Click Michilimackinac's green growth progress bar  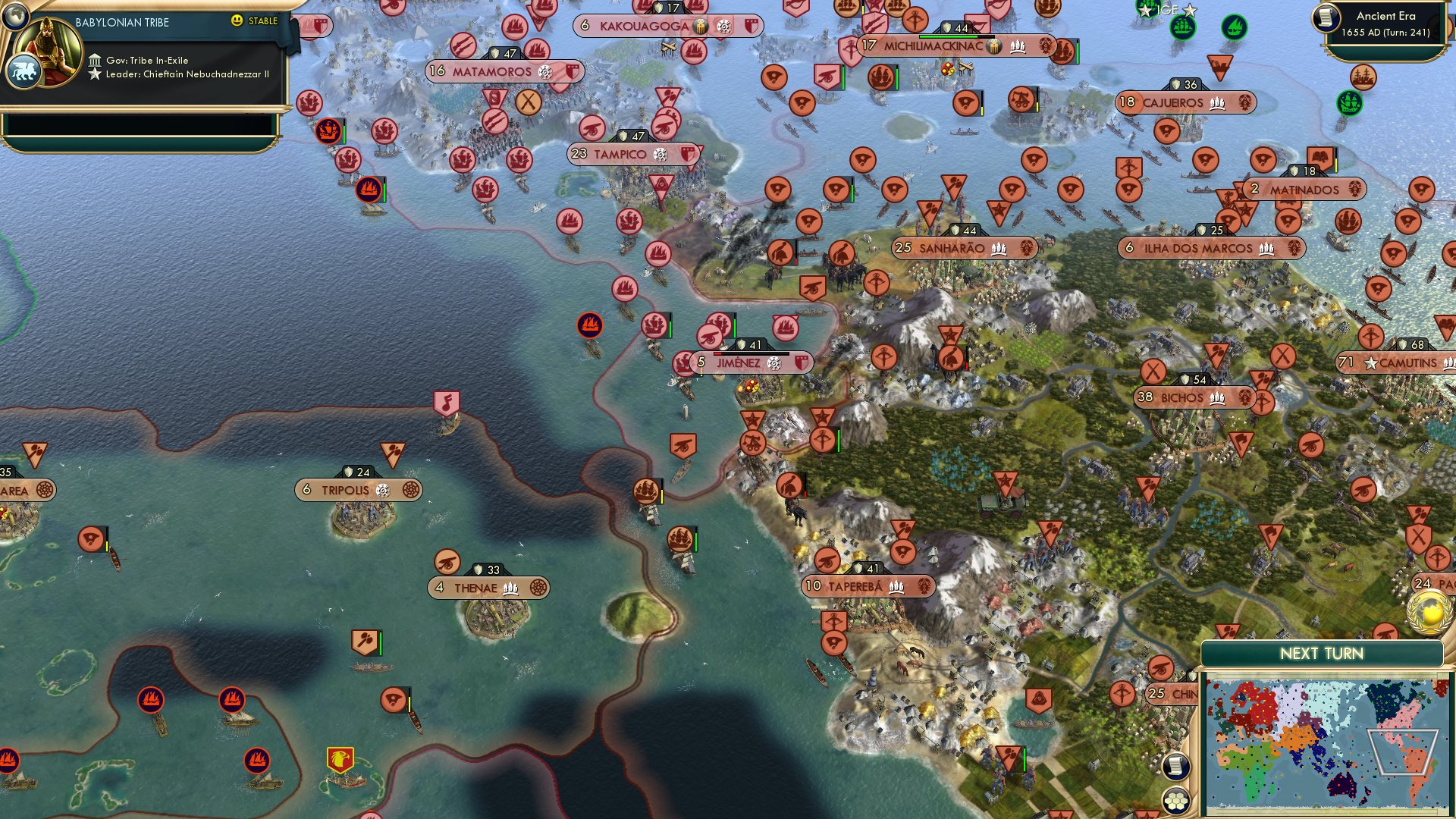pyautogui.click(x=947, y=36)
